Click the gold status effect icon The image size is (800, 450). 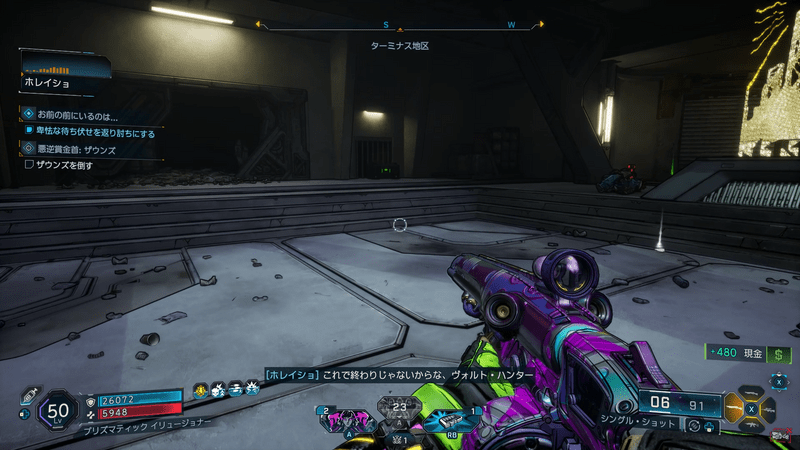pos(201,389)
